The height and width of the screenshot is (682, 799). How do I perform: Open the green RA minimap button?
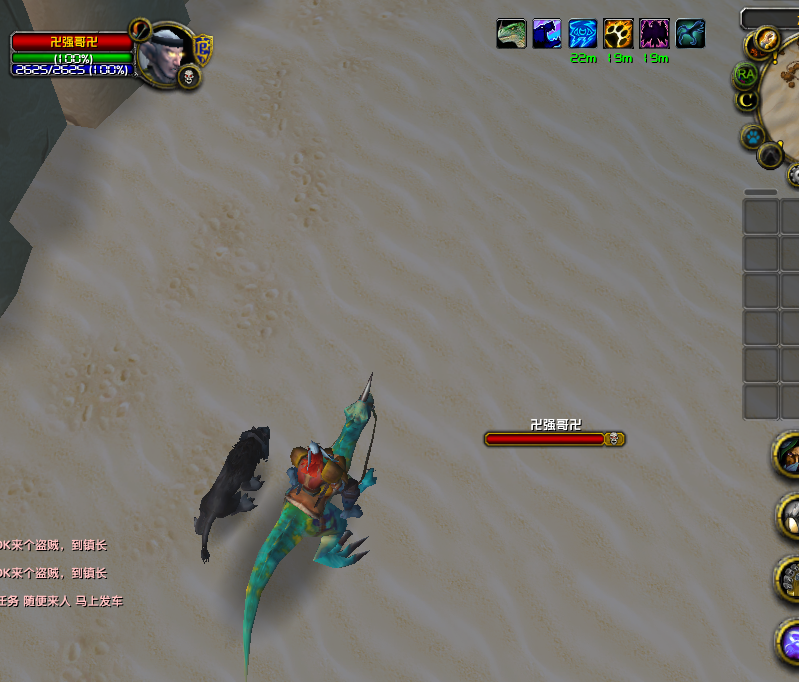(745, 74)
